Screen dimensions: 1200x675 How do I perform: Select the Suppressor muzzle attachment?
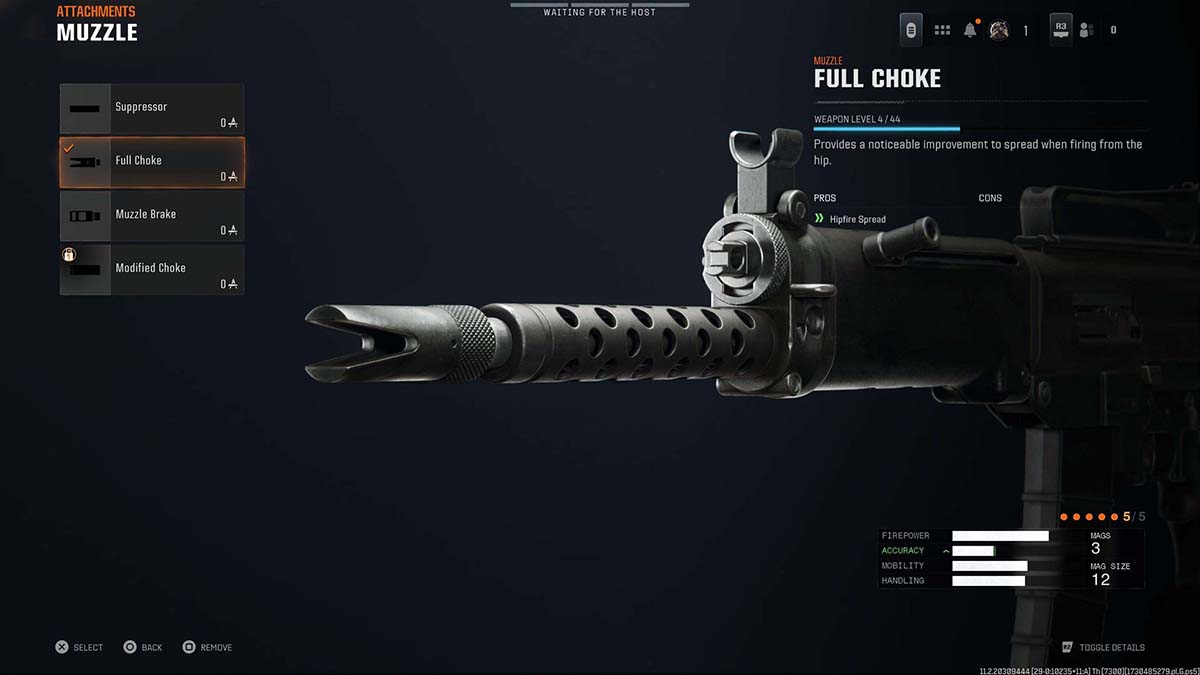pyautogui.click(x=152, y=109)
